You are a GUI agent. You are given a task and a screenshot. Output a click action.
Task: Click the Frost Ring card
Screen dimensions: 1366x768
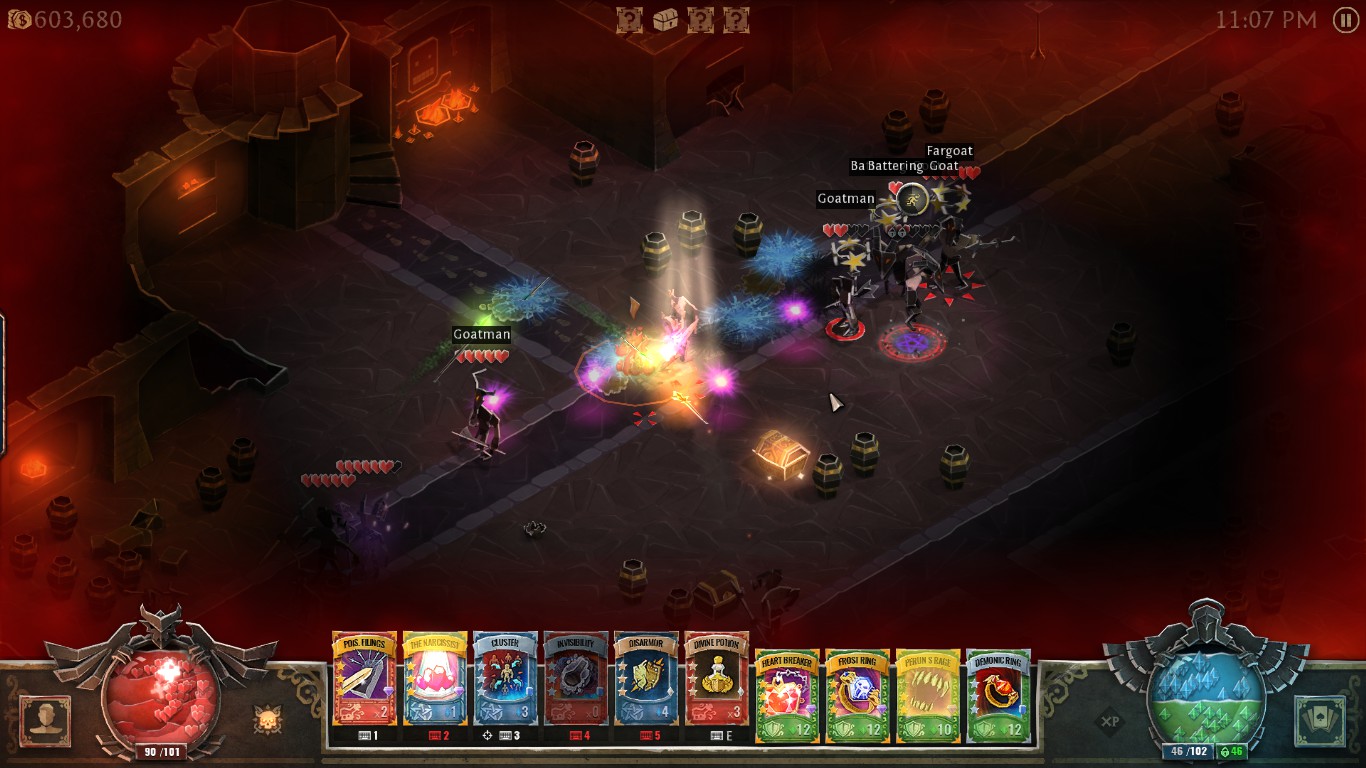(857, 695)
